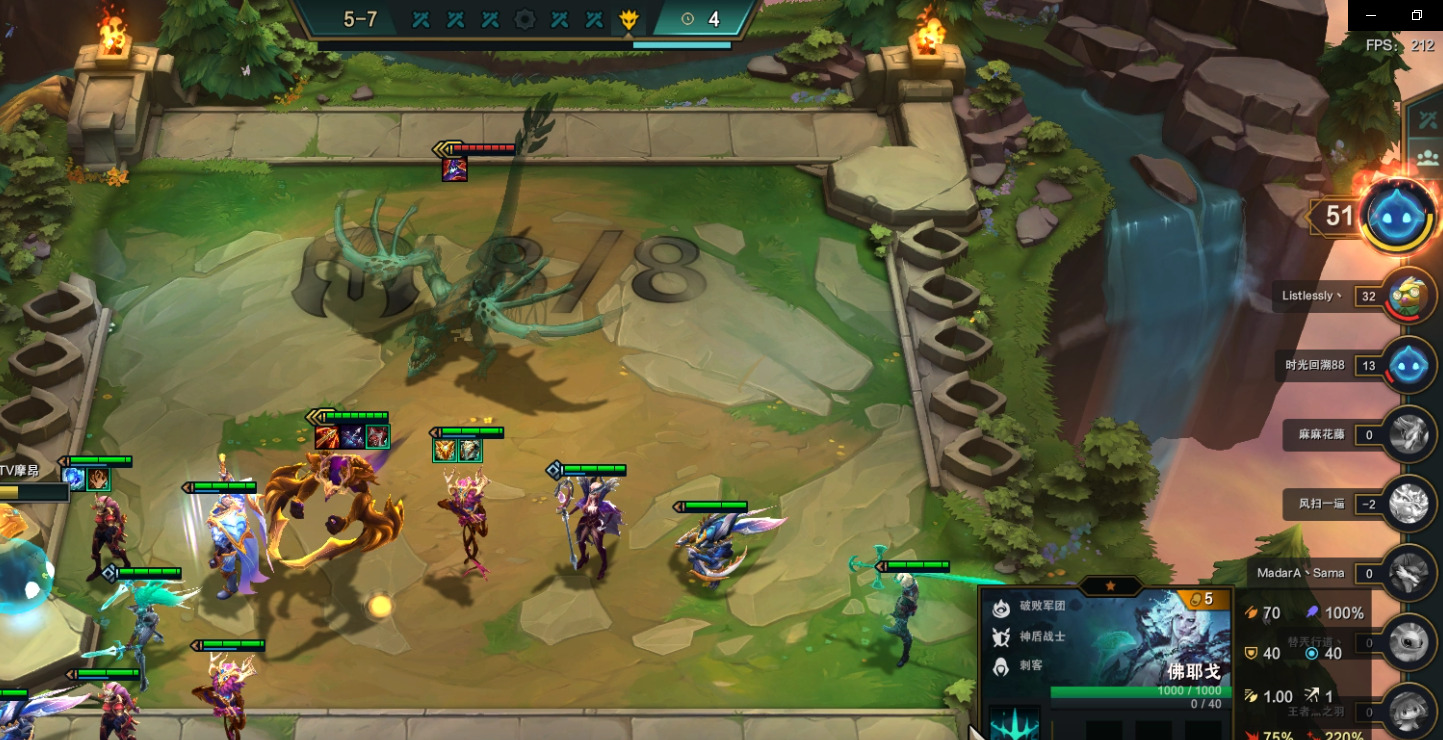Image resolution: width=1443 pixels, height=740 pixels.
Task: Select the 刺客 trait in champion panel
Action: click(x=1000, y=666)
